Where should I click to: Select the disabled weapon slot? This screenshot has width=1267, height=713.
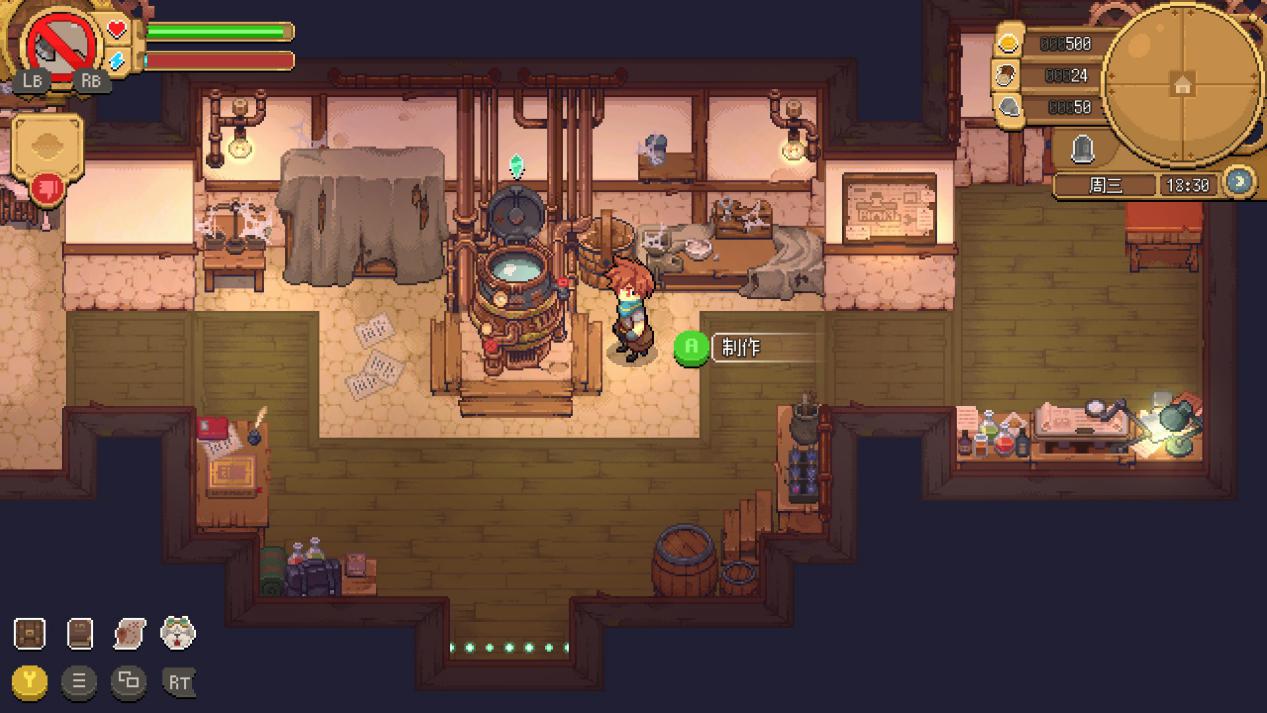click(x=62, y=45)
